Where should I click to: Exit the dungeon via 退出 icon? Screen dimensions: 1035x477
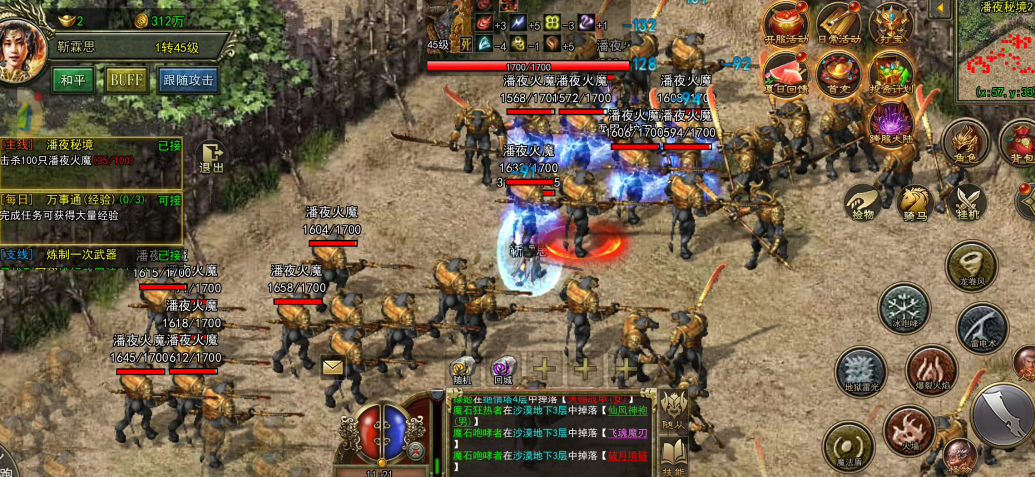[x=211, y=158]
